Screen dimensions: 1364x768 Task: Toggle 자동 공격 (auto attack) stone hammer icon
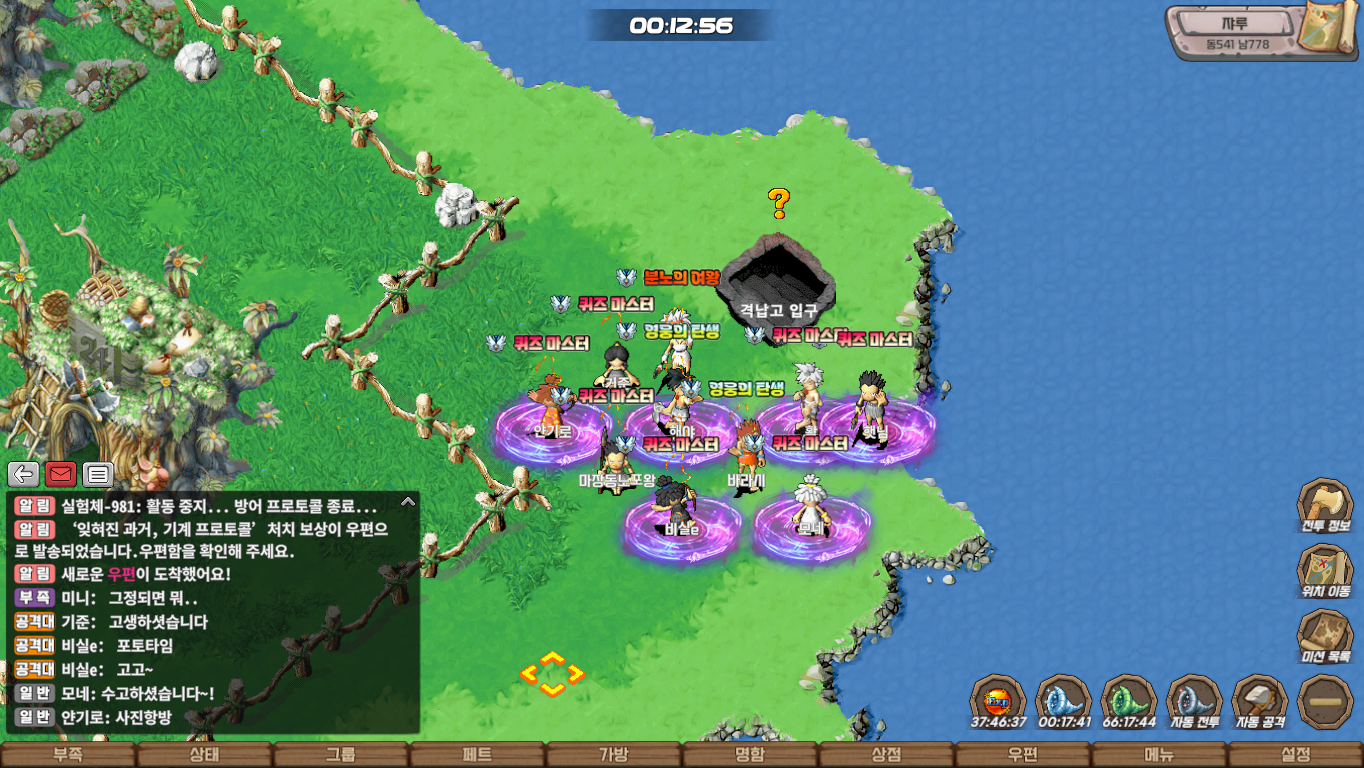(x=1259, y=700)
